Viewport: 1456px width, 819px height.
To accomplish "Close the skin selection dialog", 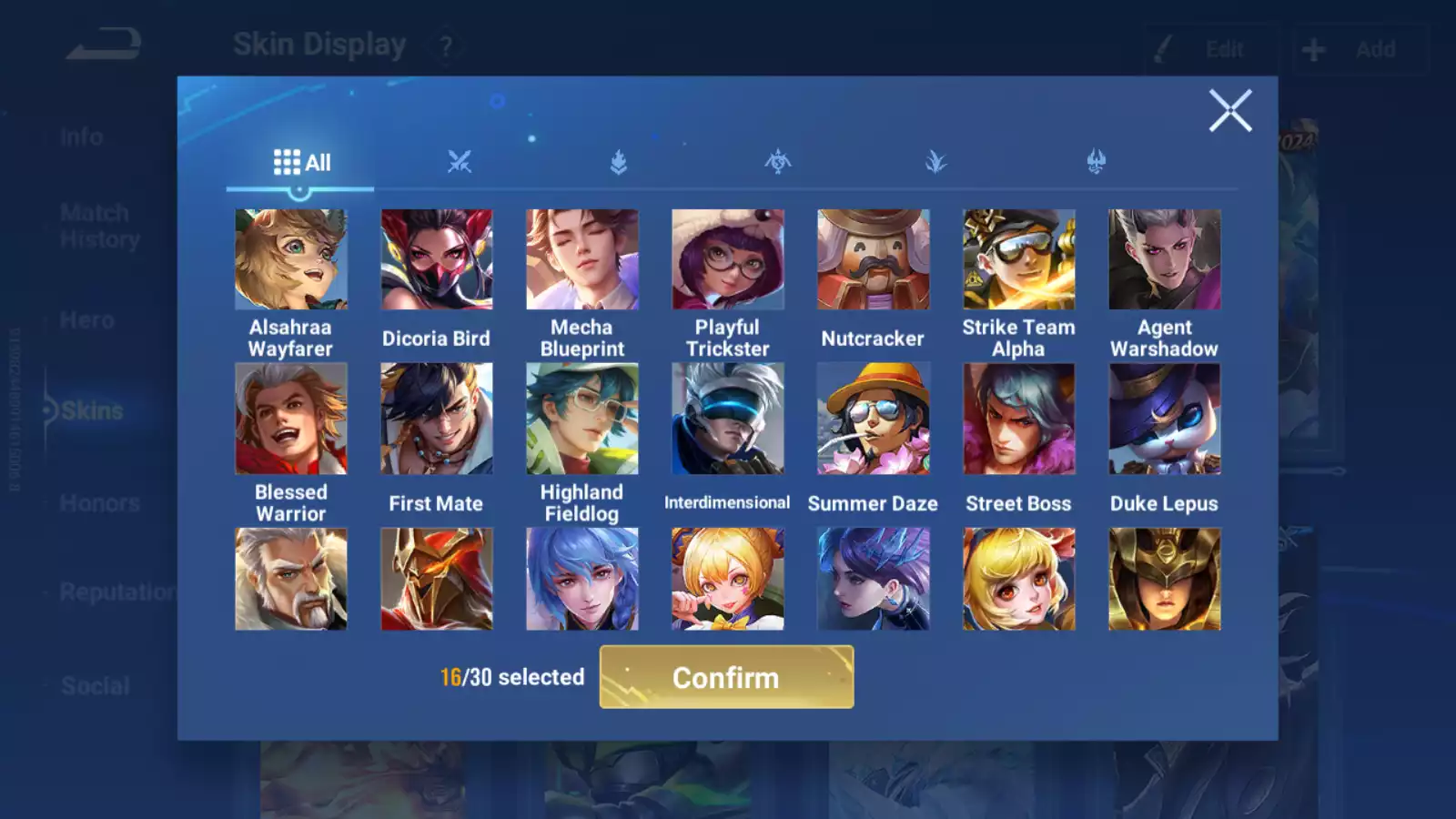I will [x=1230, y=111].
